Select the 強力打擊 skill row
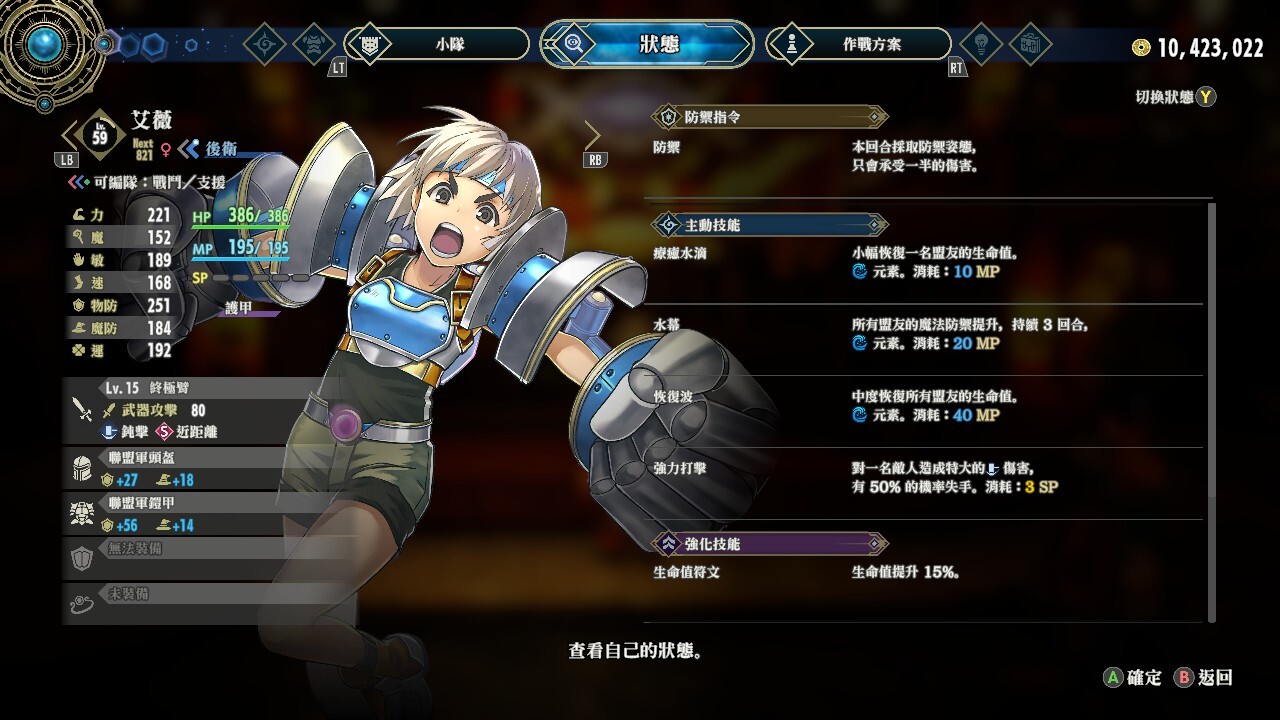 tap(925, 478)
